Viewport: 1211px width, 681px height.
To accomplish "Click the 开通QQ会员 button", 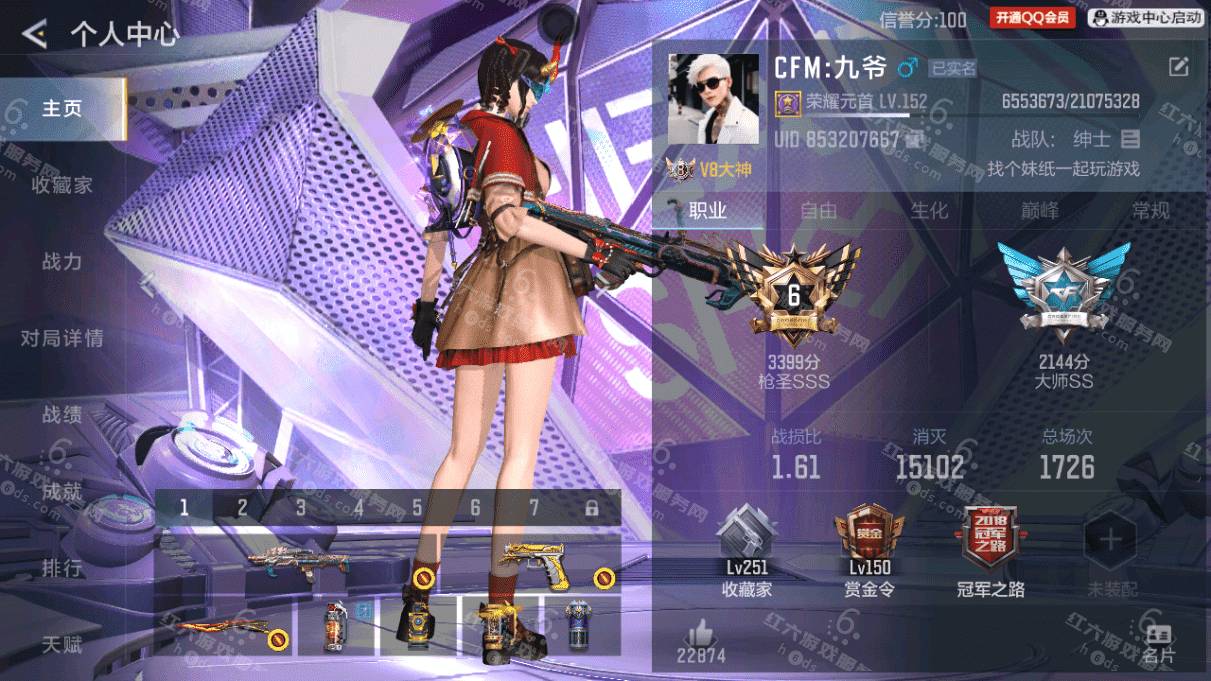I will (1033, 17).
